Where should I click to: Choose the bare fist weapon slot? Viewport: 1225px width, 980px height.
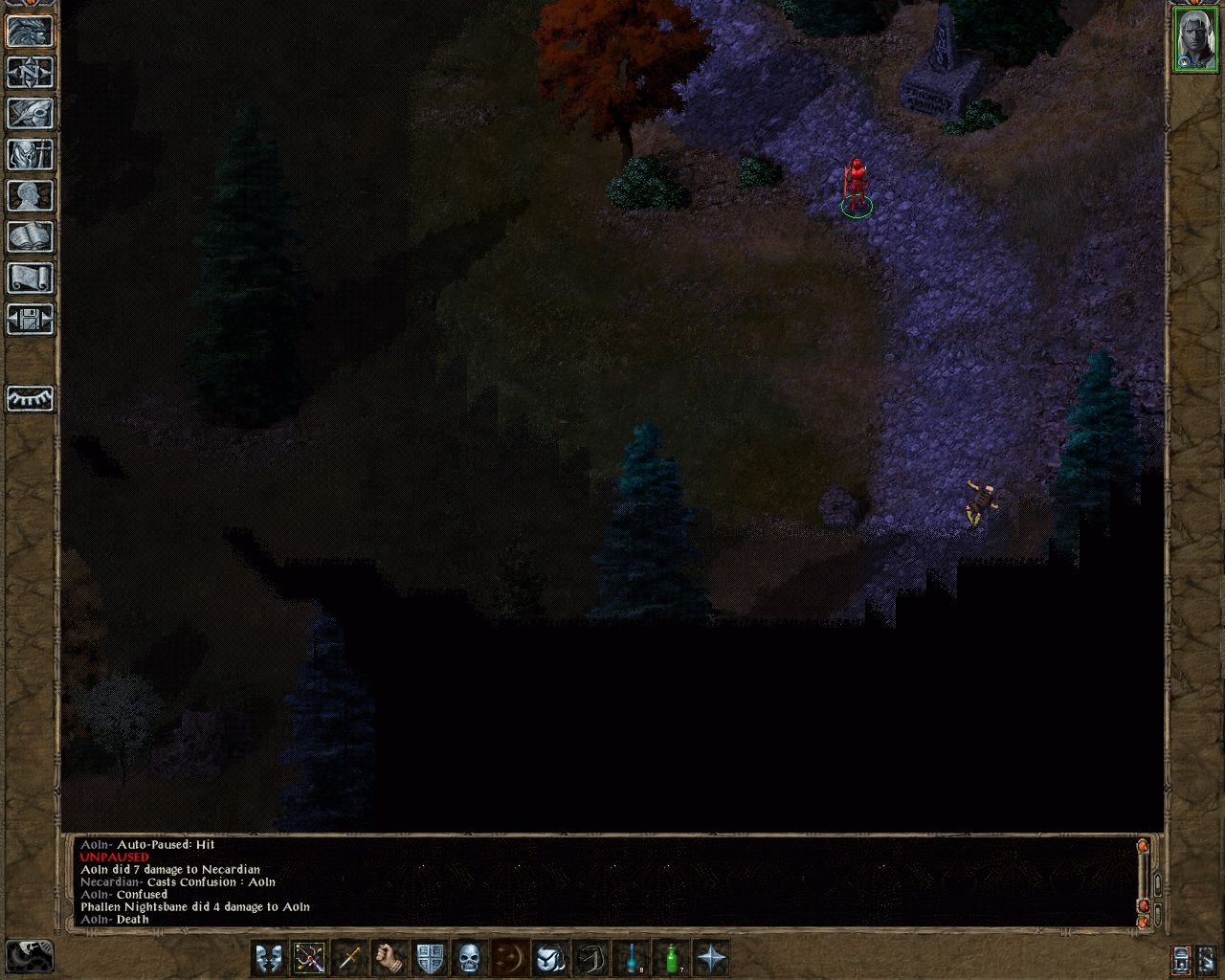tap(390, 957)
